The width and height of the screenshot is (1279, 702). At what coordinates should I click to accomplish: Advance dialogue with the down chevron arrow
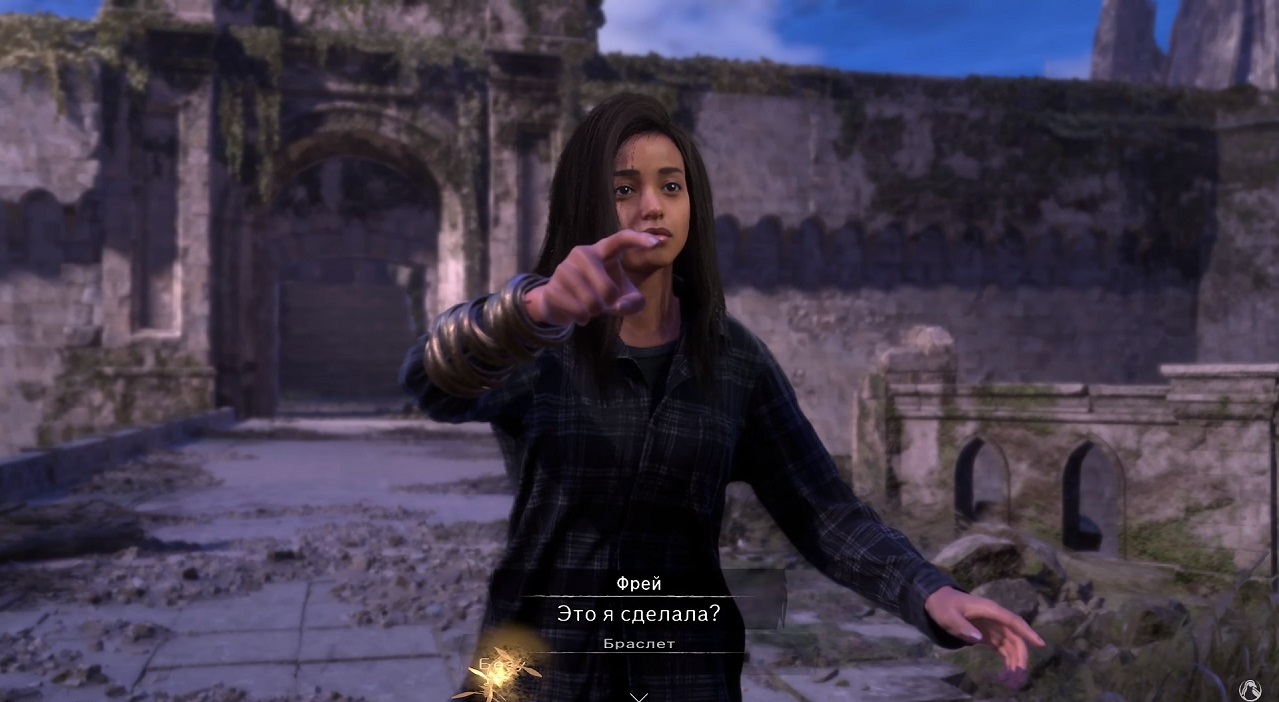point(639,695)
